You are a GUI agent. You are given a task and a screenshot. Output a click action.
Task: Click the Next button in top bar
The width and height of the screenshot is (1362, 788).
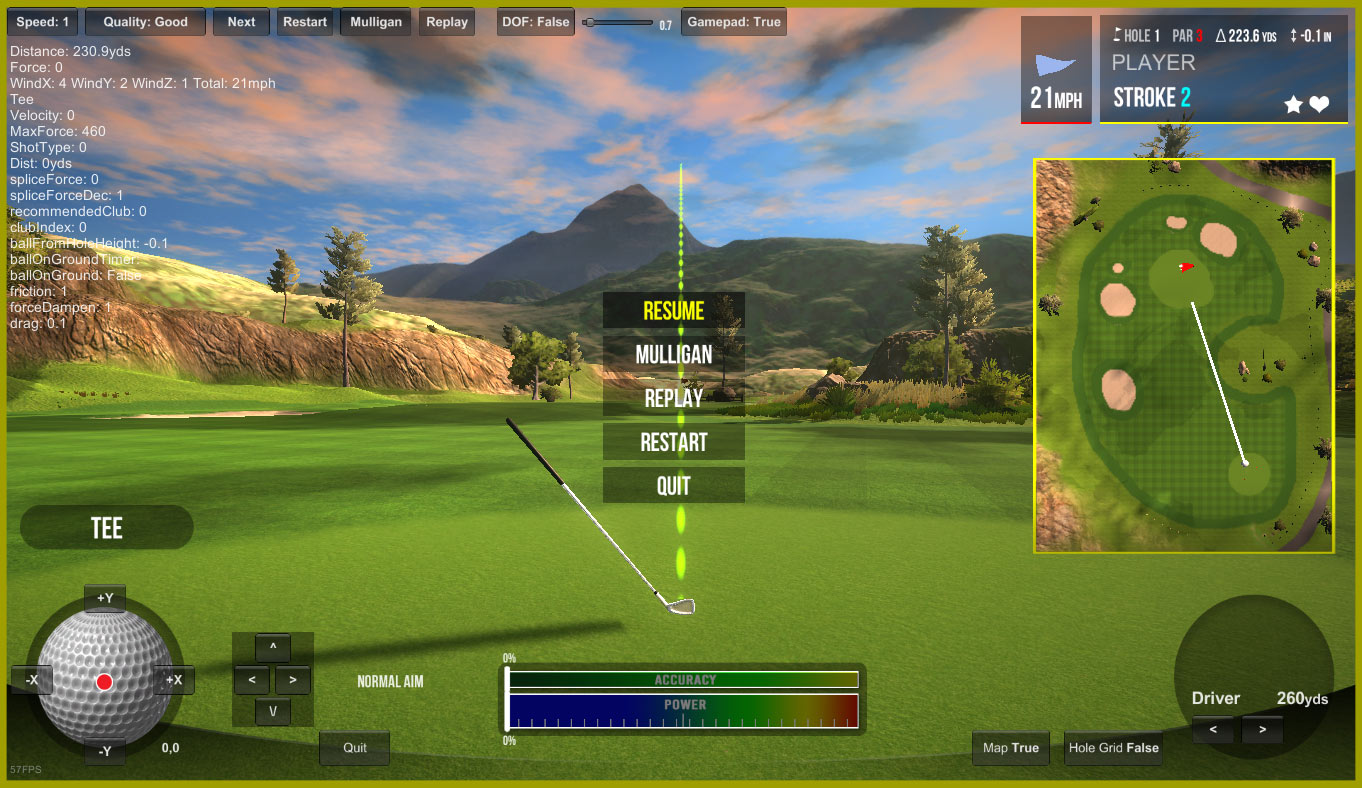[x=241, y=22]
